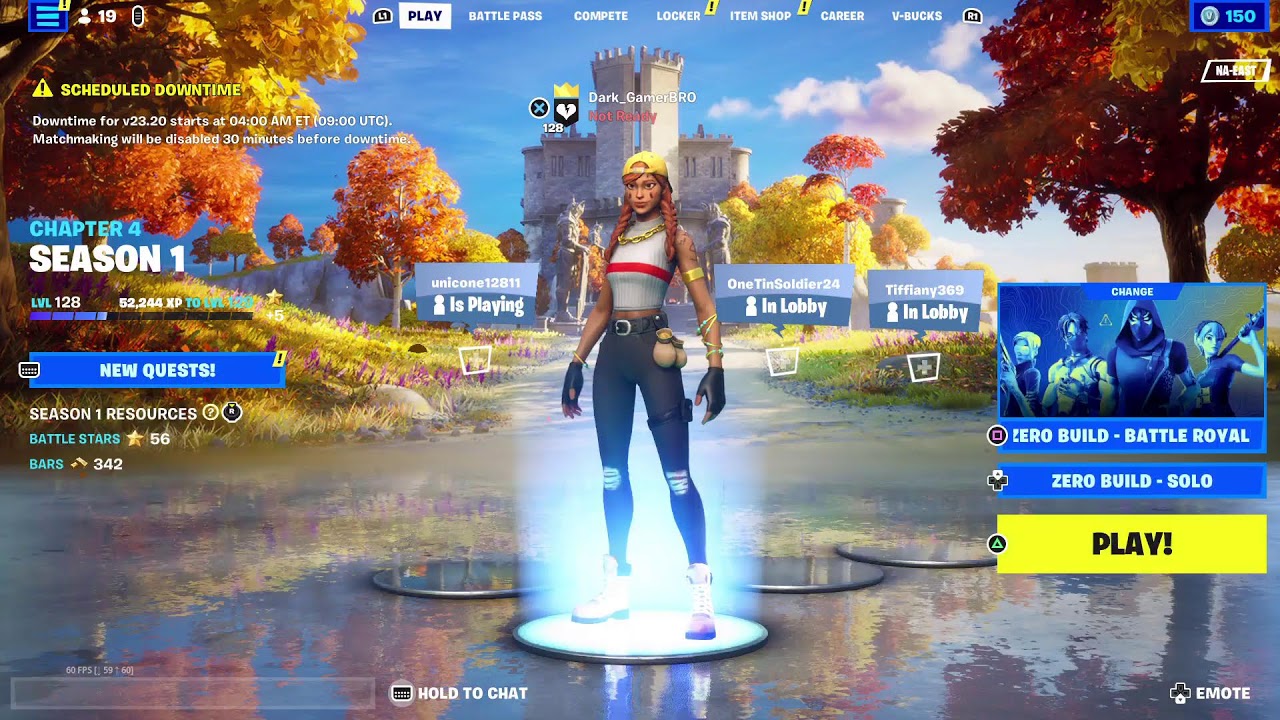Open the Item Shop tab
1280x720 pixels.
pyautogui.click(x=760, y=16)
